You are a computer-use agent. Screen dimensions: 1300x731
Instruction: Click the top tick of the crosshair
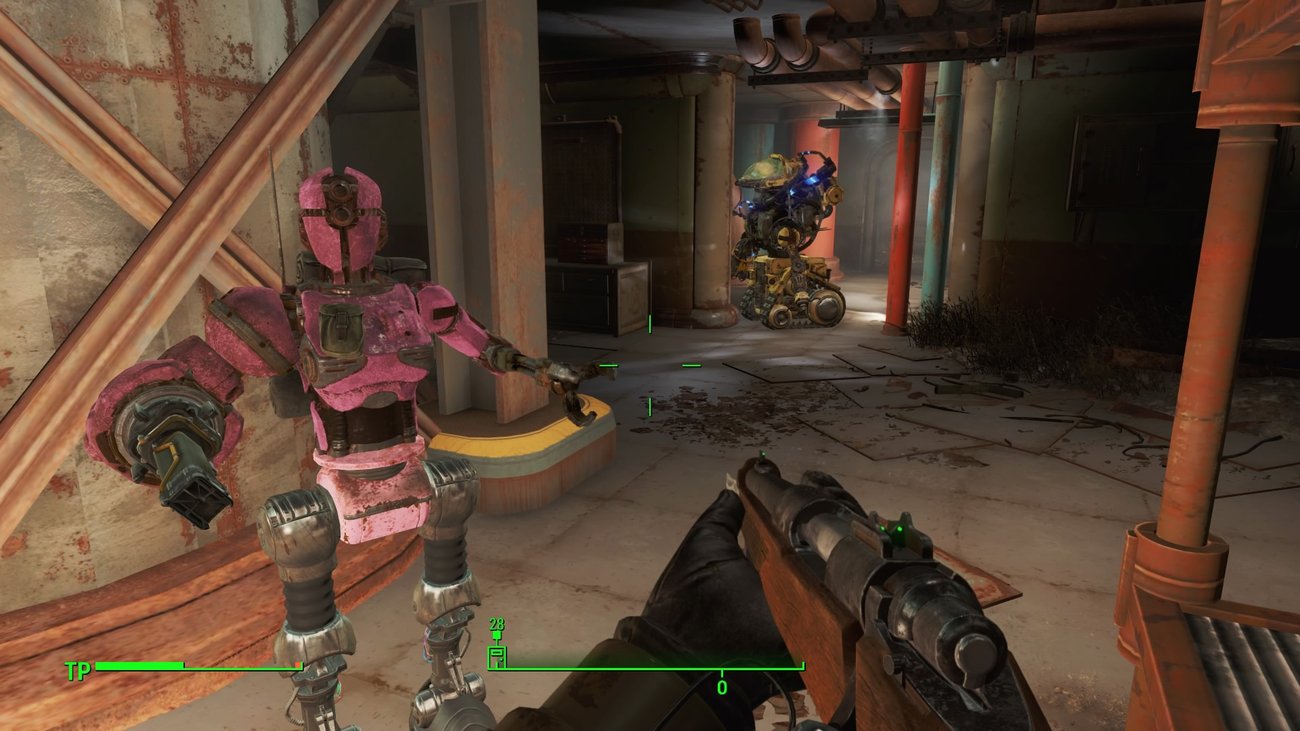pos(650,324)
